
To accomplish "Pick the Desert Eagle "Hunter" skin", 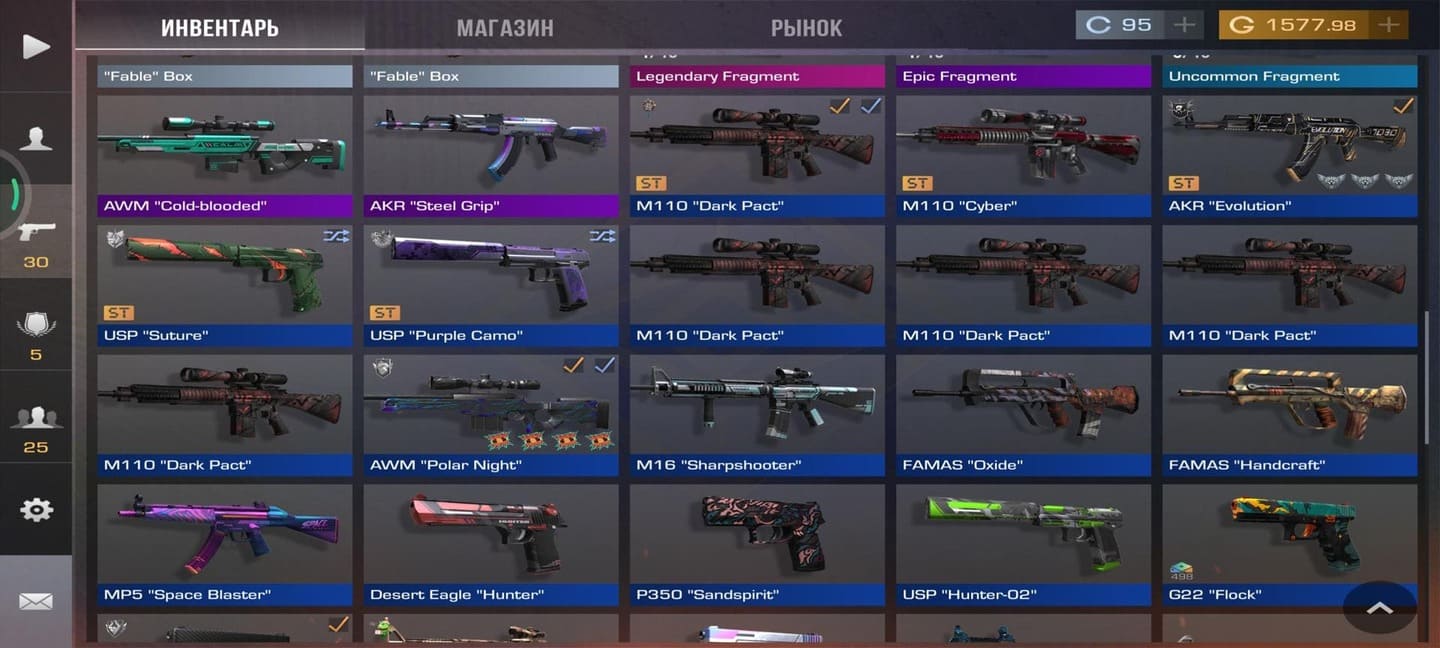I will click(491, 542).
